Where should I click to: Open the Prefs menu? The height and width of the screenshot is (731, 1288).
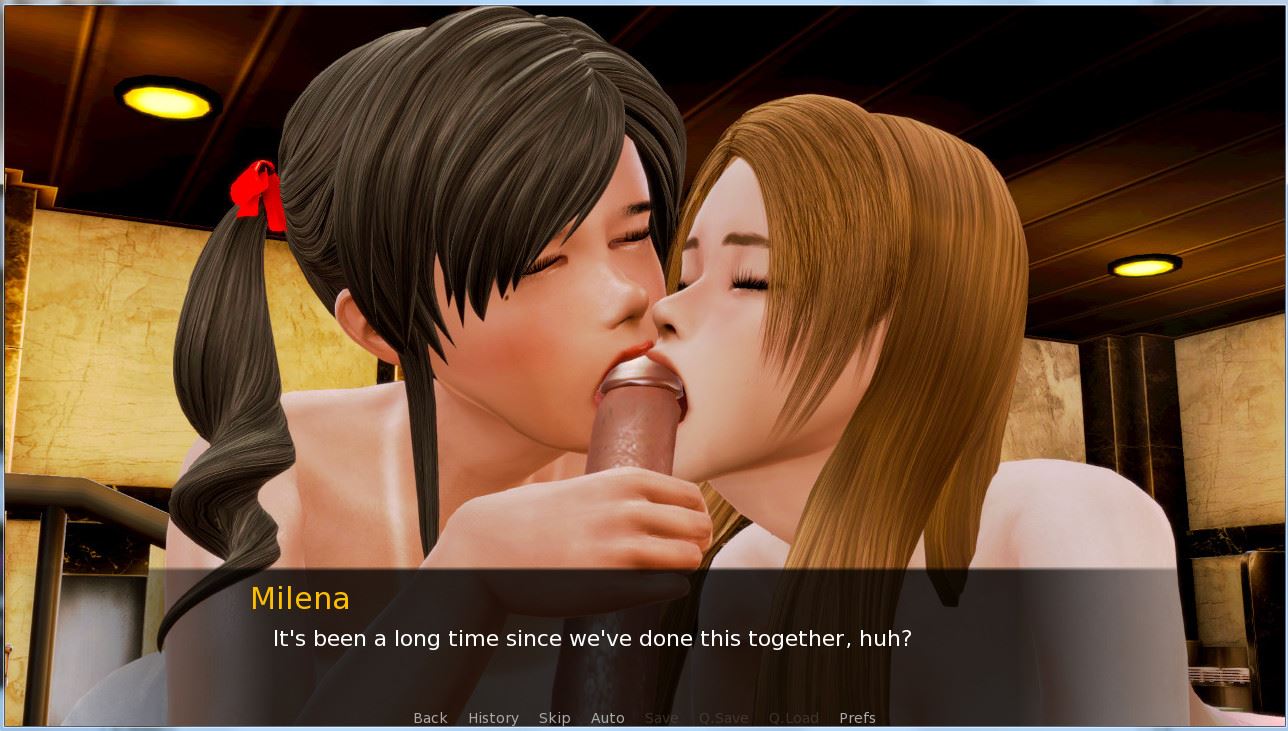(x=857, y=718)
